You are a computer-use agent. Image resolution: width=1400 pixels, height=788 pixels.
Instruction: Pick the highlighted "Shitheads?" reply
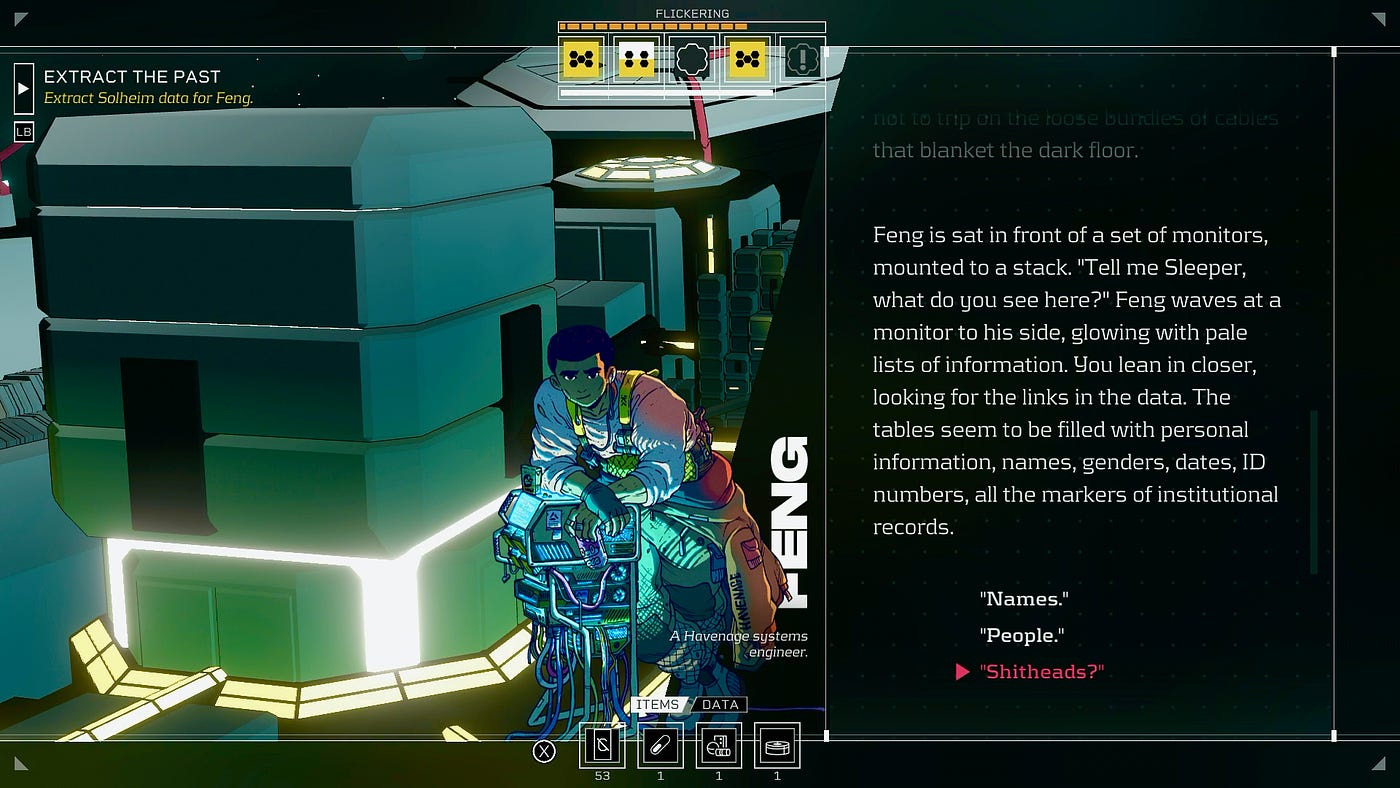click(1041, 672)
